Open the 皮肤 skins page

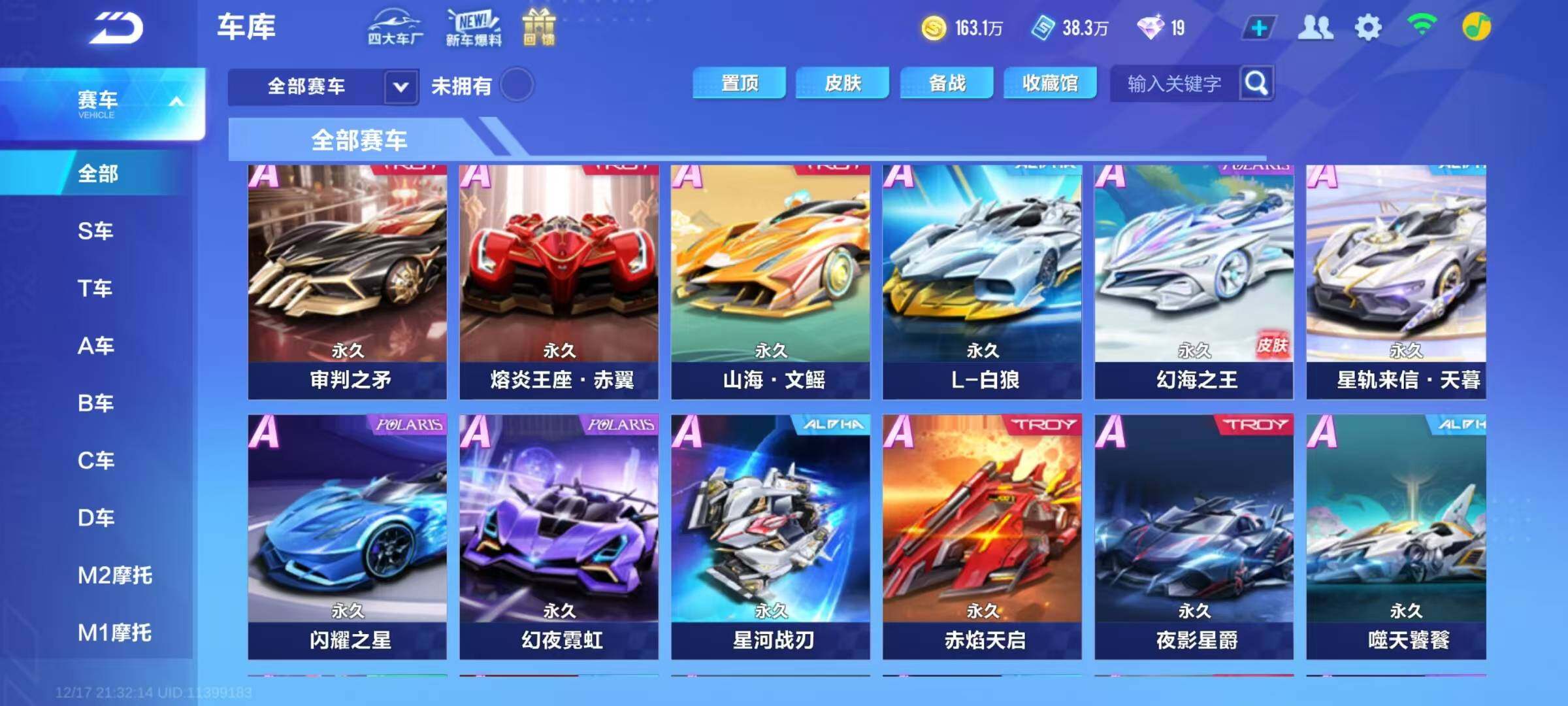[842, 83]
